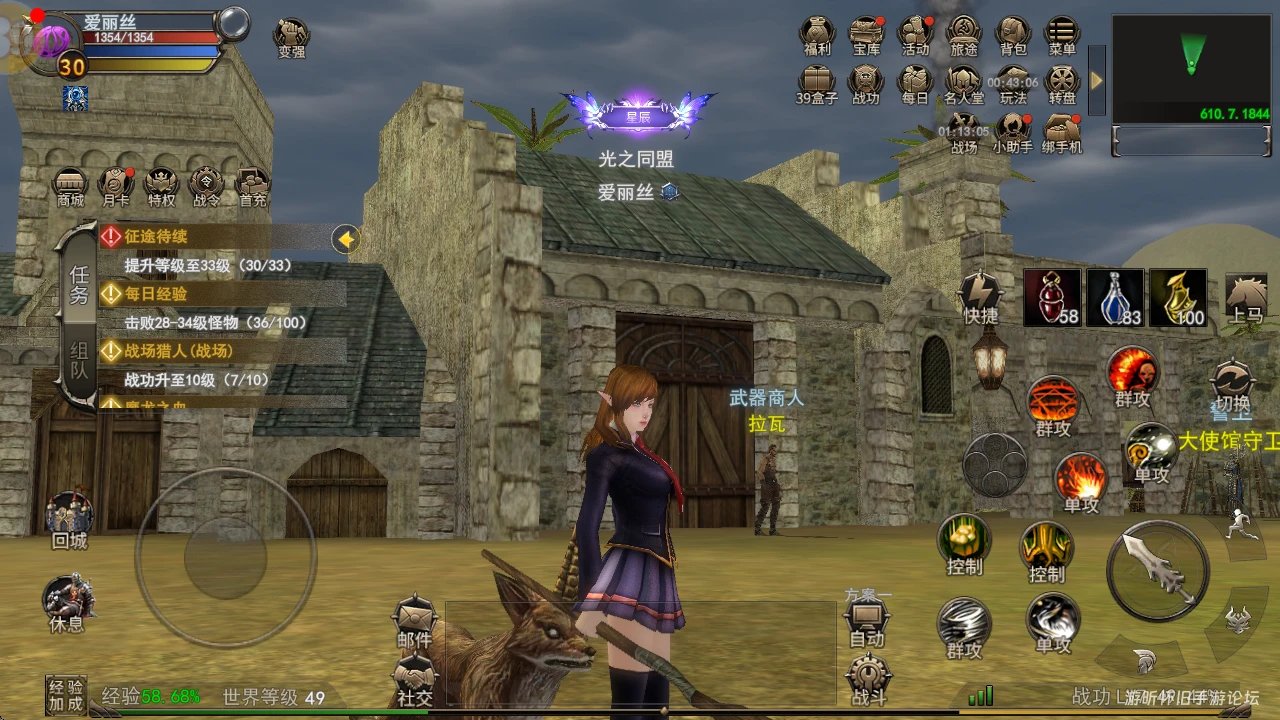Use the red health potion slot
The width and height of the screenshot is (1280, 720).
click(x=1052, y=298)
